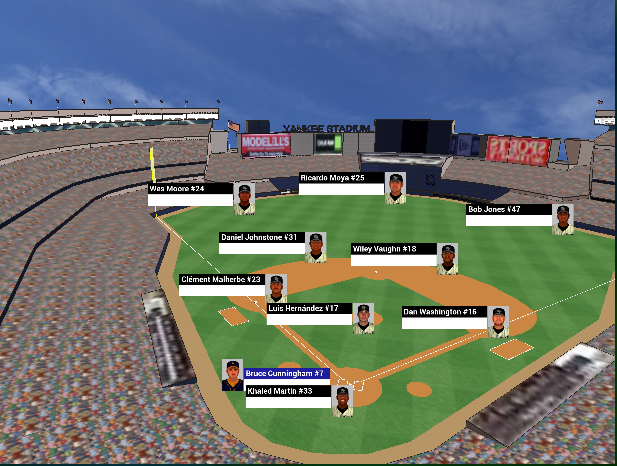Click Bob Jones's portrait thumbnail
Screen dimensions: 617x466
pyautogui.click(x=563, y=219)
